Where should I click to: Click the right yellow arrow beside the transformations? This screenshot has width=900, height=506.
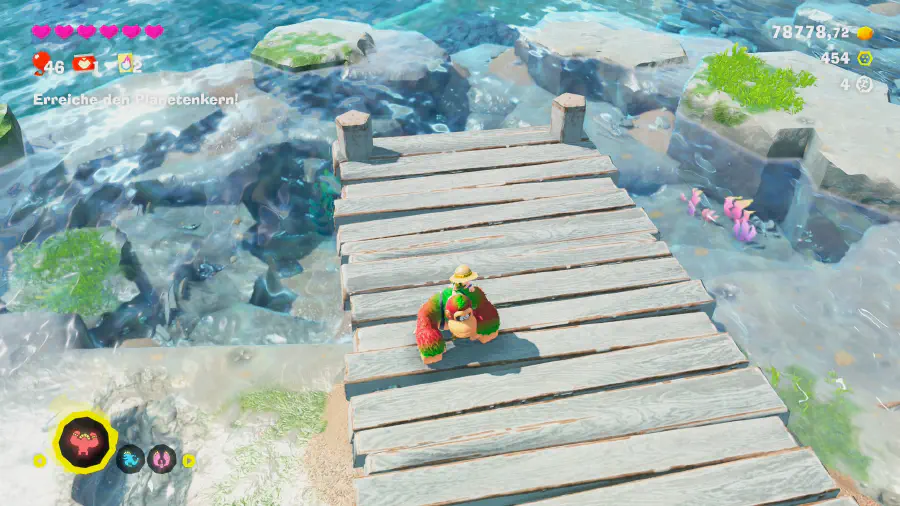(x=189, y=460)
